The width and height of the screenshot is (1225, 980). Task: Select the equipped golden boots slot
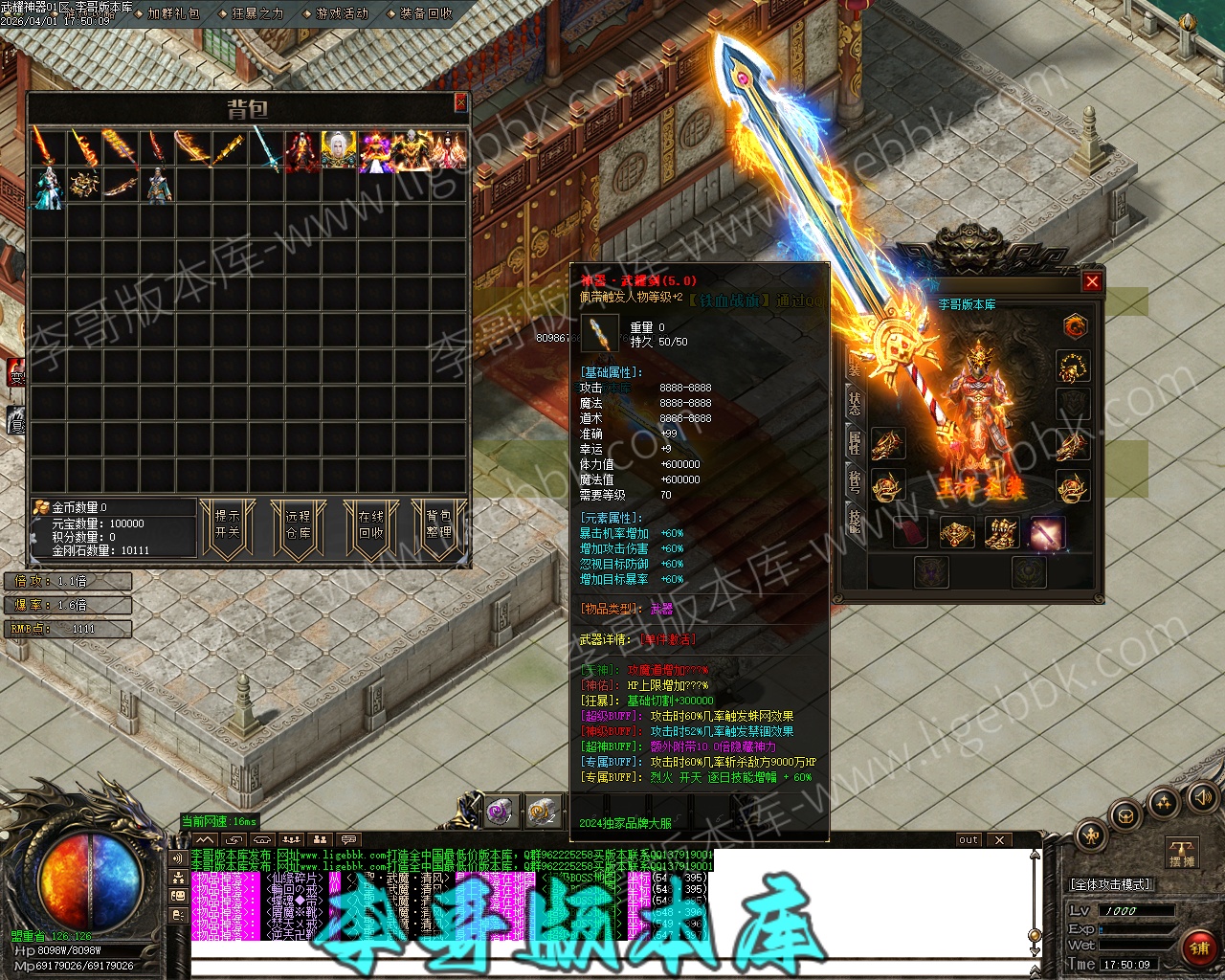tap(1001, 533)
